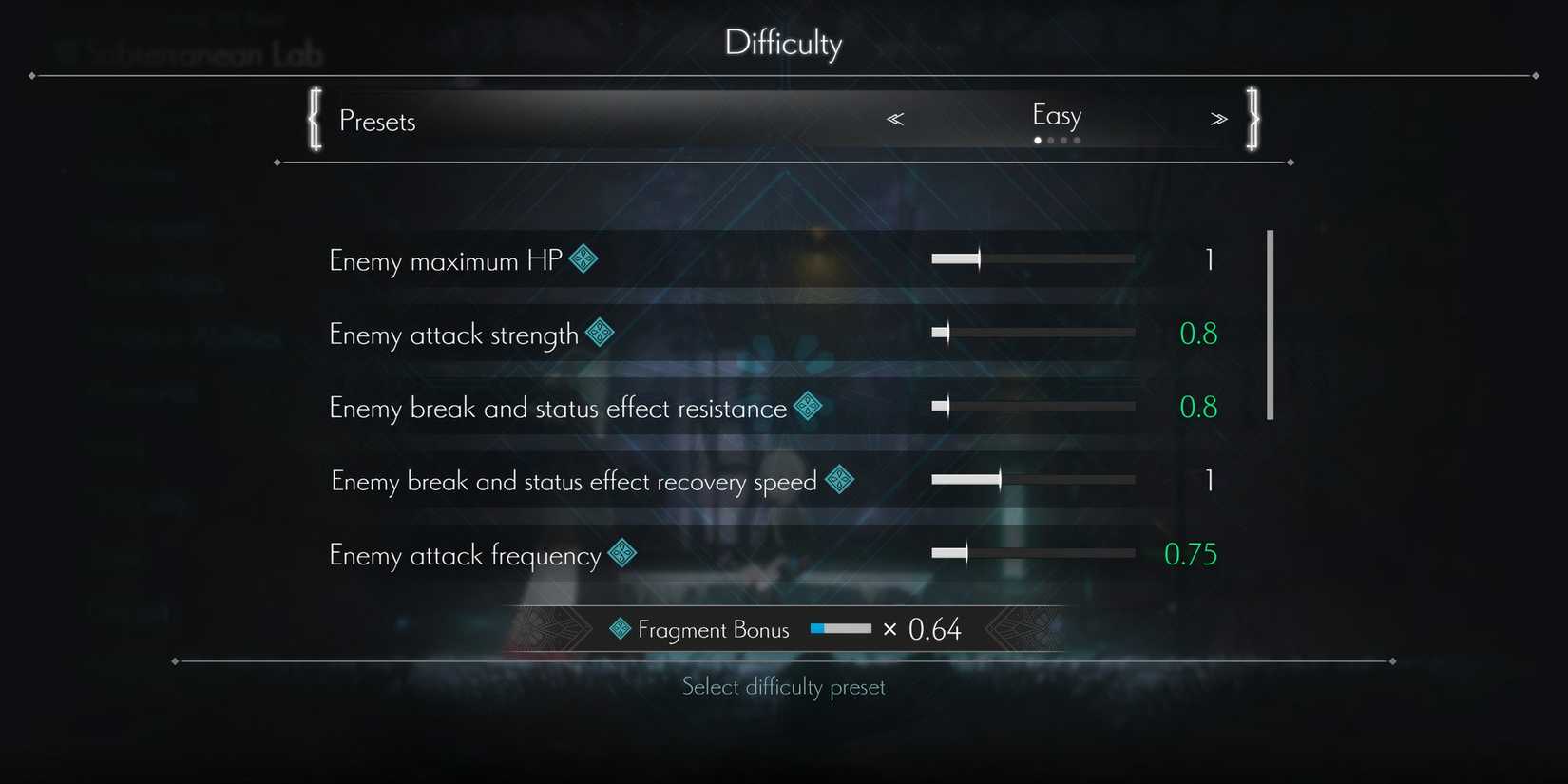Select the first preset pagination dot
1568x784 pixels.
(1037, 140)
